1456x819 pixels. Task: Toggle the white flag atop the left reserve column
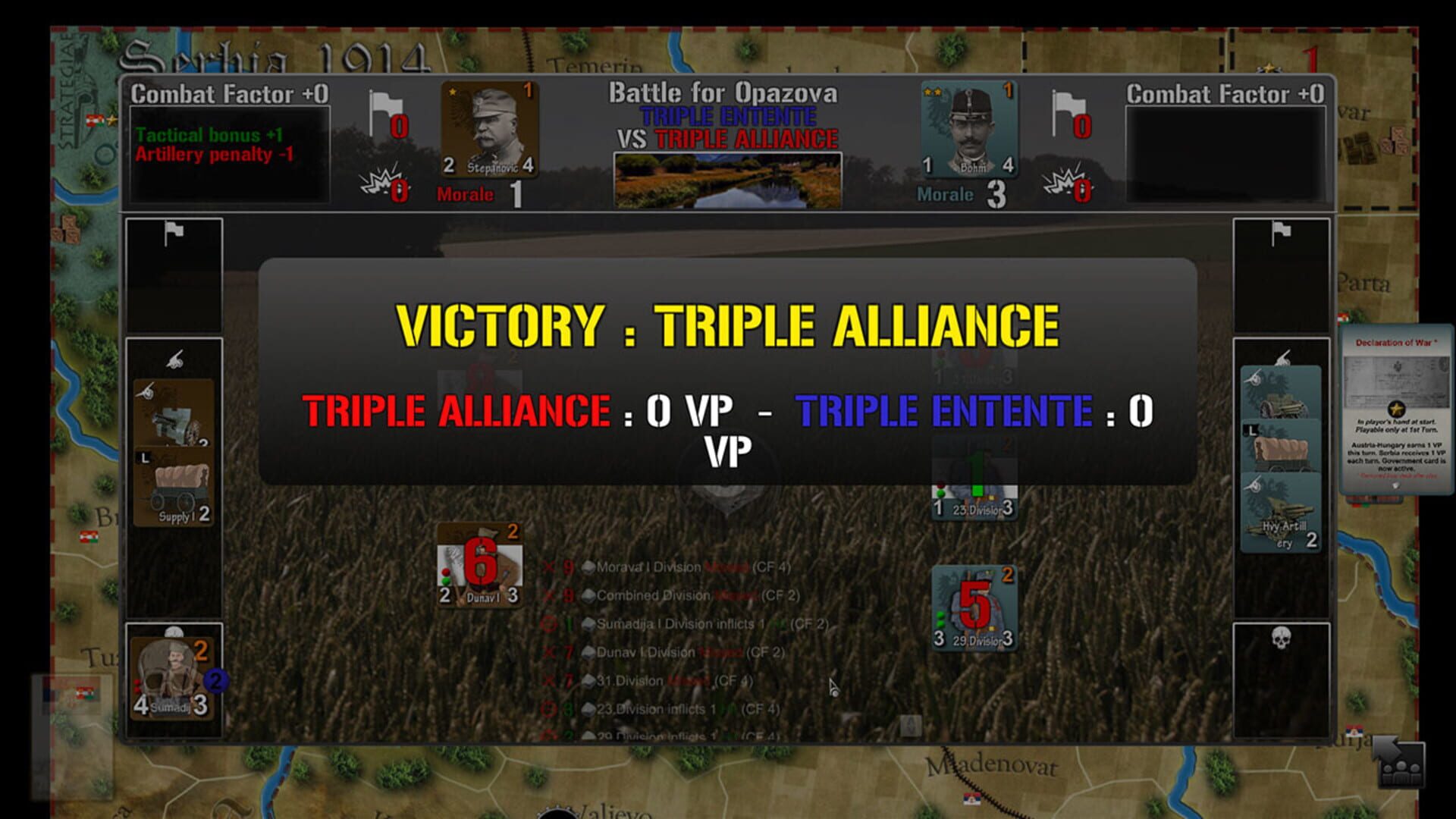tap(174, 229)
